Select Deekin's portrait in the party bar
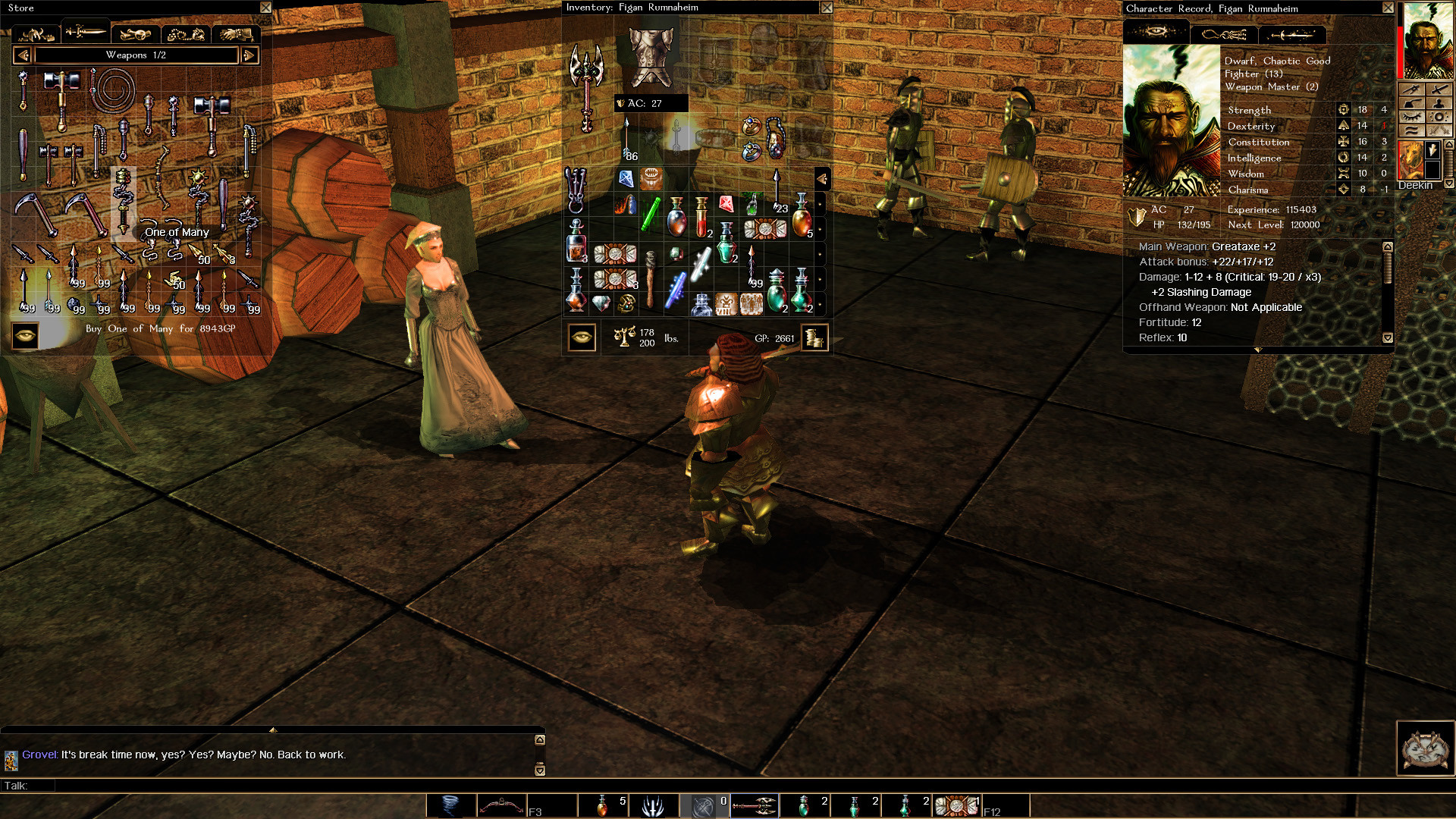 coord(1413,159)
